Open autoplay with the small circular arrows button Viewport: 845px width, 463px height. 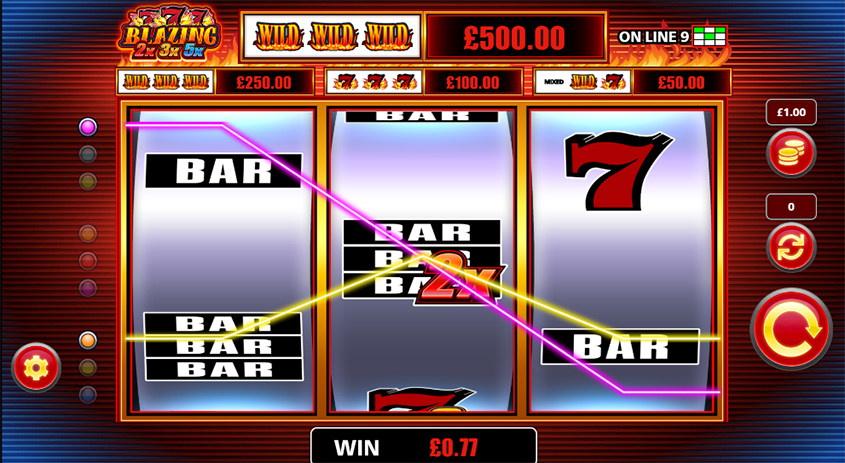point(790,247)
